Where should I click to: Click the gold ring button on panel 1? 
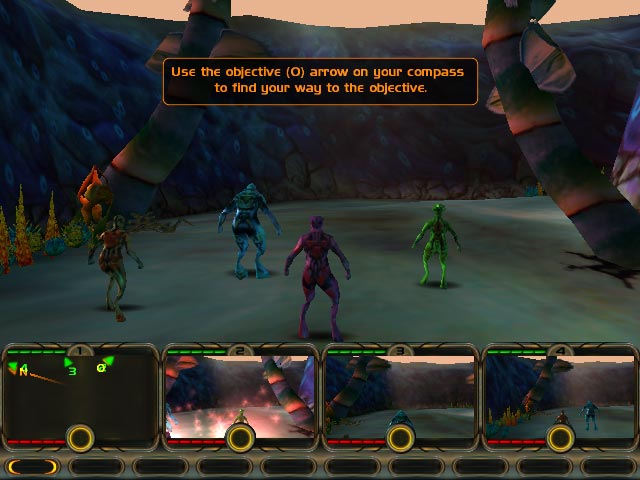click(x=79, y=437)
